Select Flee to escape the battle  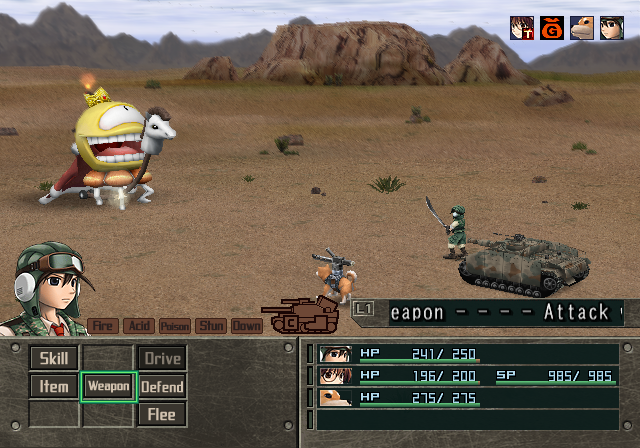161,414
